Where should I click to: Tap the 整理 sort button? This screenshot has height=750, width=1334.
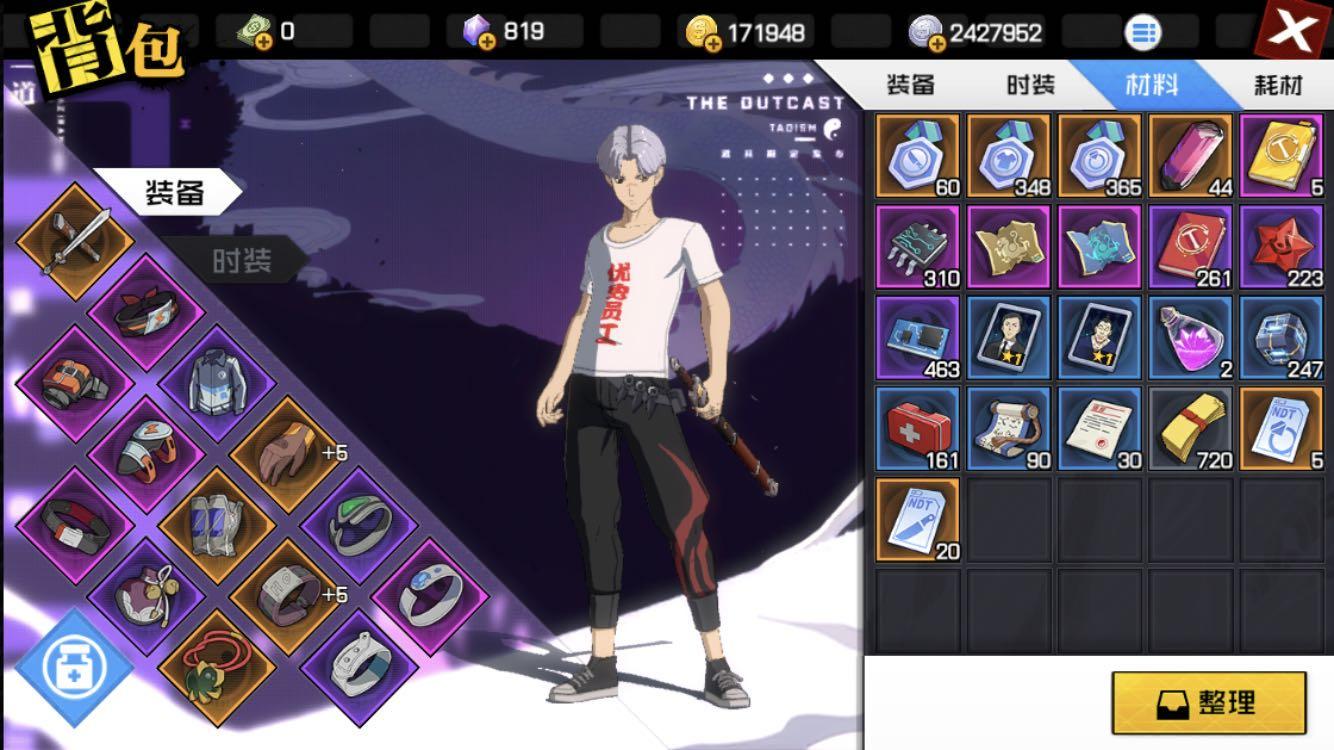1209,702
